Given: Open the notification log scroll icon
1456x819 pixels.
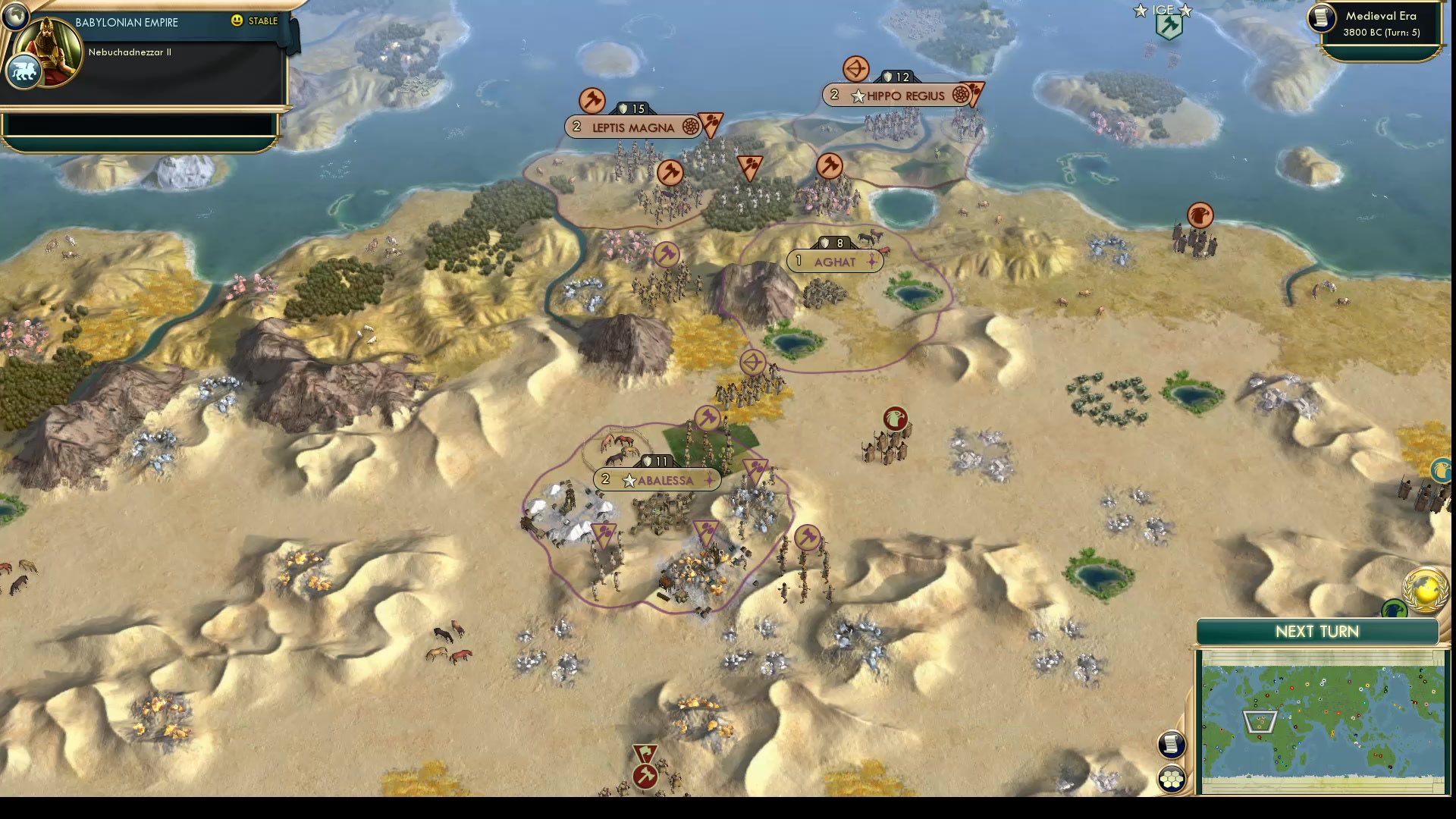Looking at the screenshot, I should click(1172, 745).
